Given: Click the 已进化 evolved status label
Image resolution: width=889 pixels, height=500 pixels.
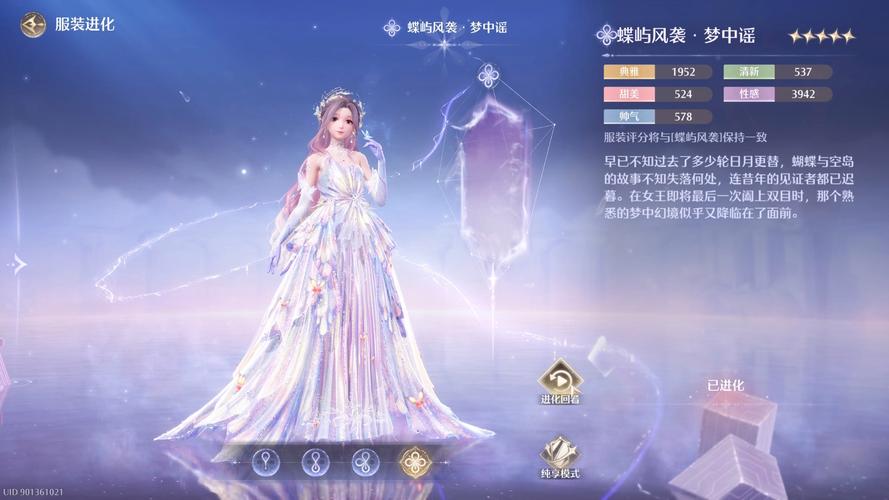Looking at the screenshot, I should [x=727, y=385].
